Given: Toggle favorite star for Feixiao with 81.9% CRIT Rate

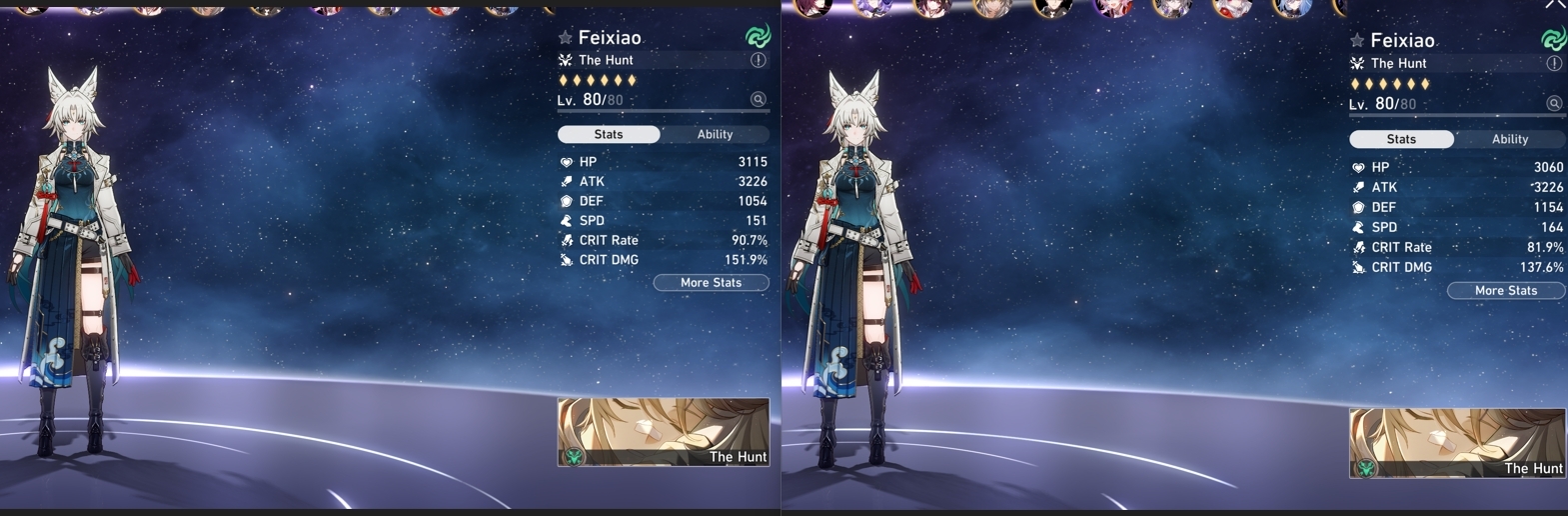Looking at the screenshot, I should click(1357, 41).
